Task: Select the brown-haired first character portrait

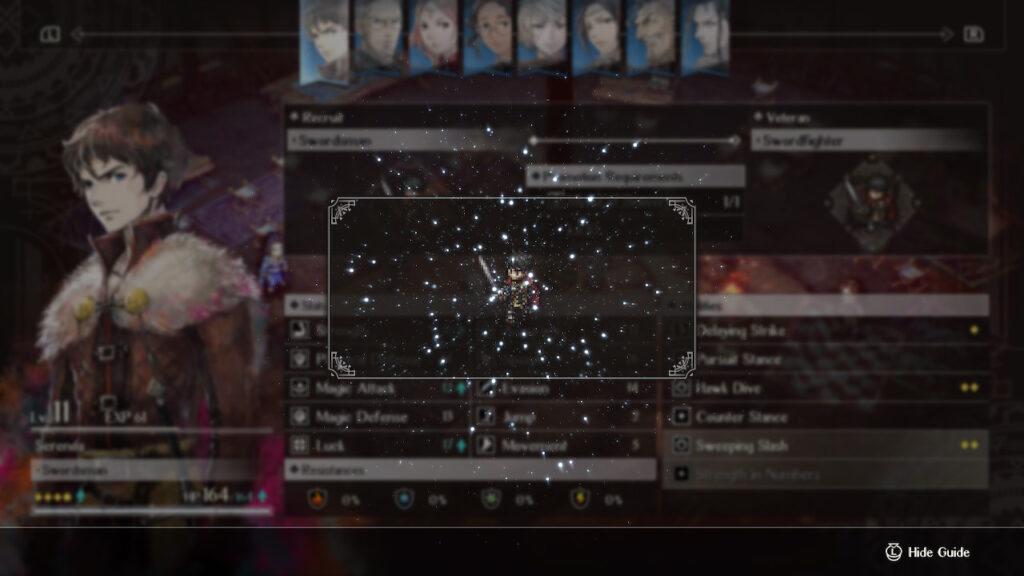Action: (x=324, y=40)
